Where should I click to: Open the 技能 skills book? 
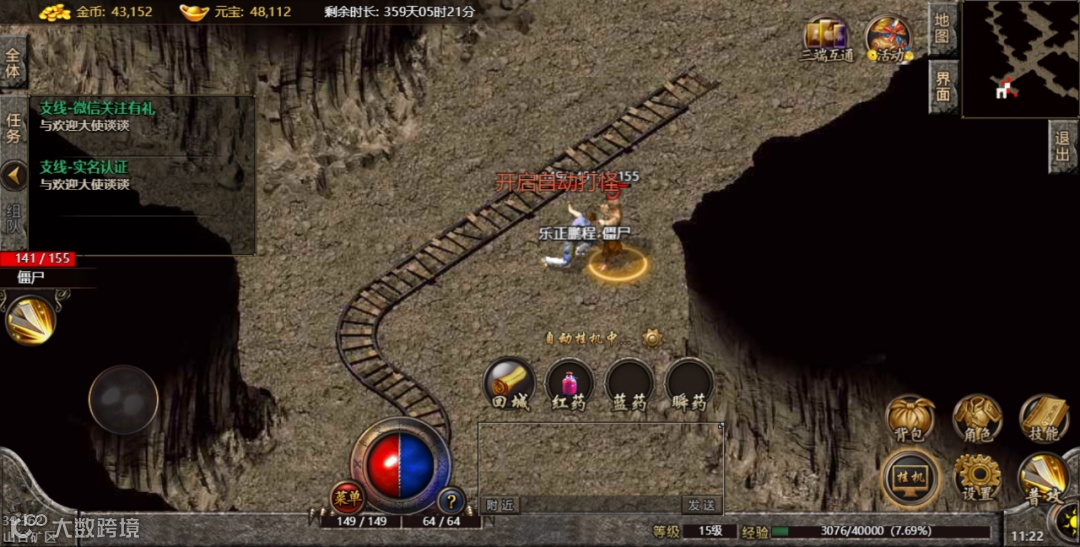click(1043, 418)
